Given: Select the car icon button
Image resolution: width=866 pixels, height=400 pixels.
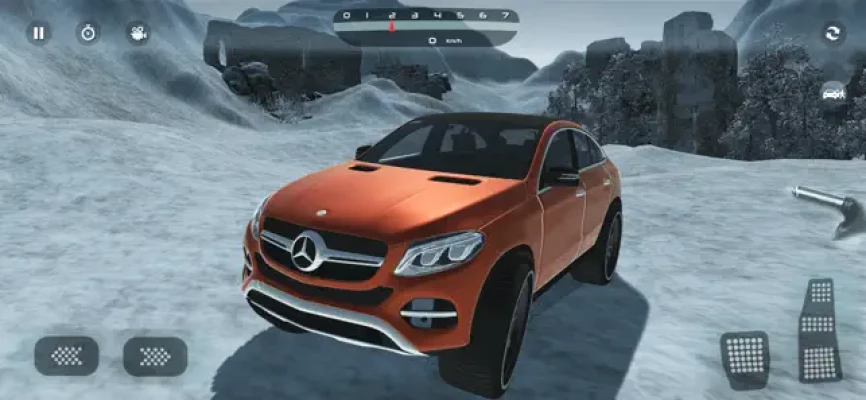Looking at the screenshot, I should [831, 93].
